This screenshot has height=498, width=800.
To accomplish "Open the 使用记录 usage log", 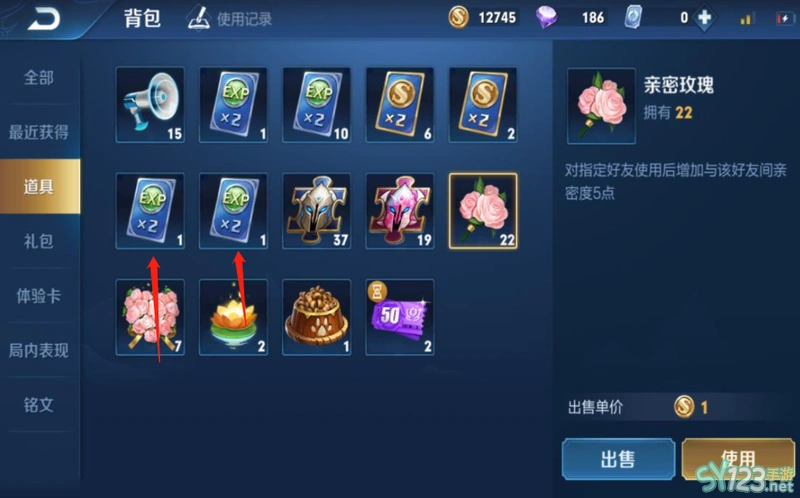I will 231,18.
